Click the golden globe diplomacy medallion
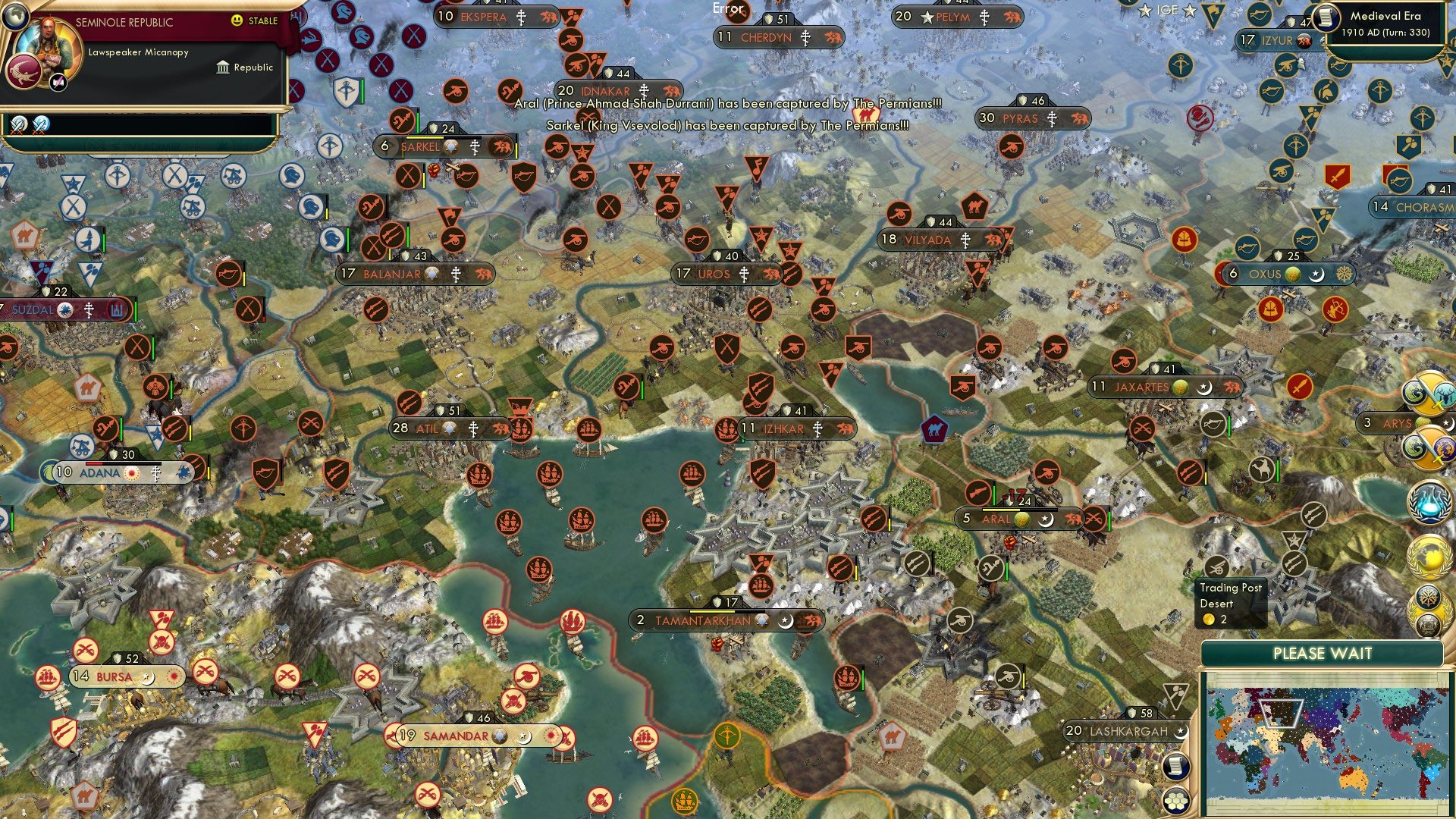 (1428, 556)
